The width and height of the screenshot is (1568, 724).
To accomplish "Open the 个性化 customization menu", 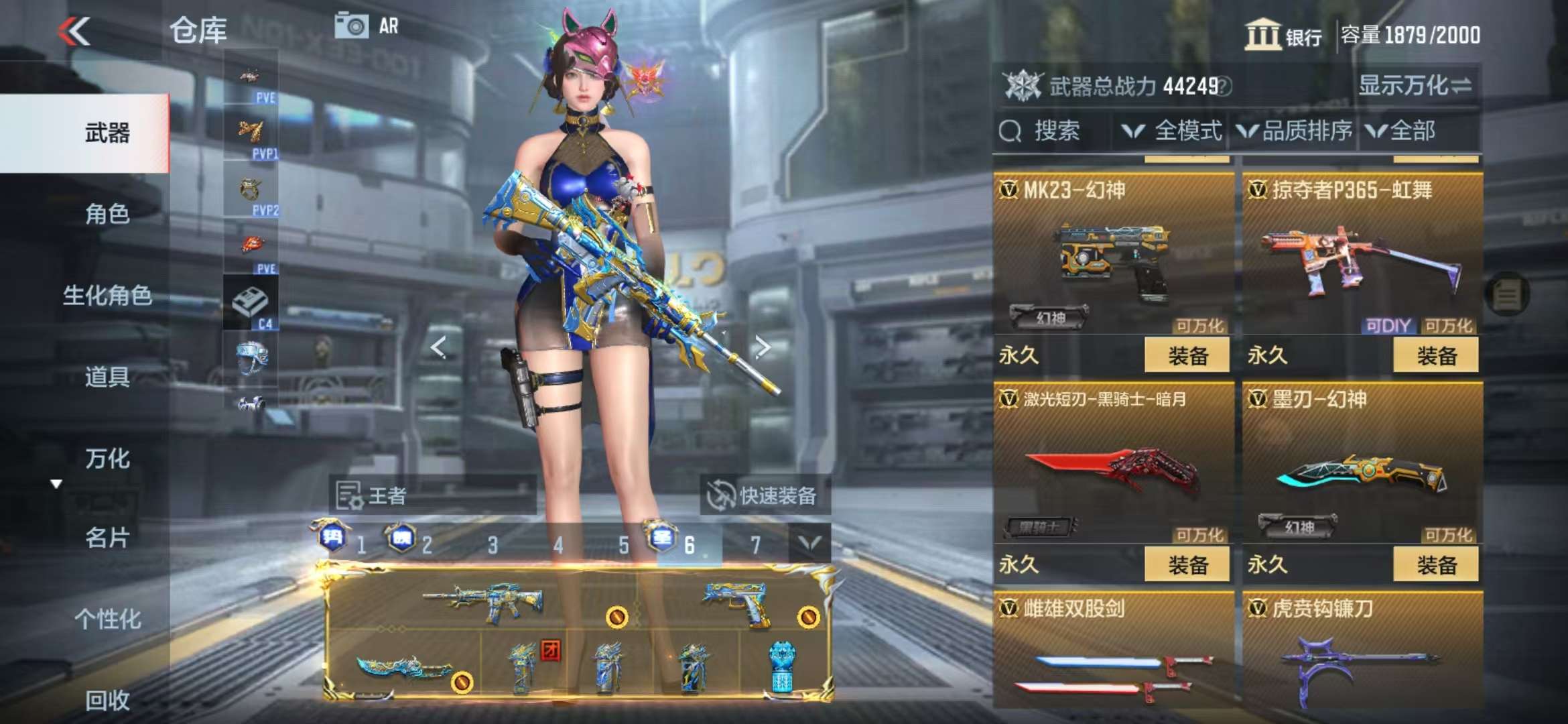I will point(107,619).
